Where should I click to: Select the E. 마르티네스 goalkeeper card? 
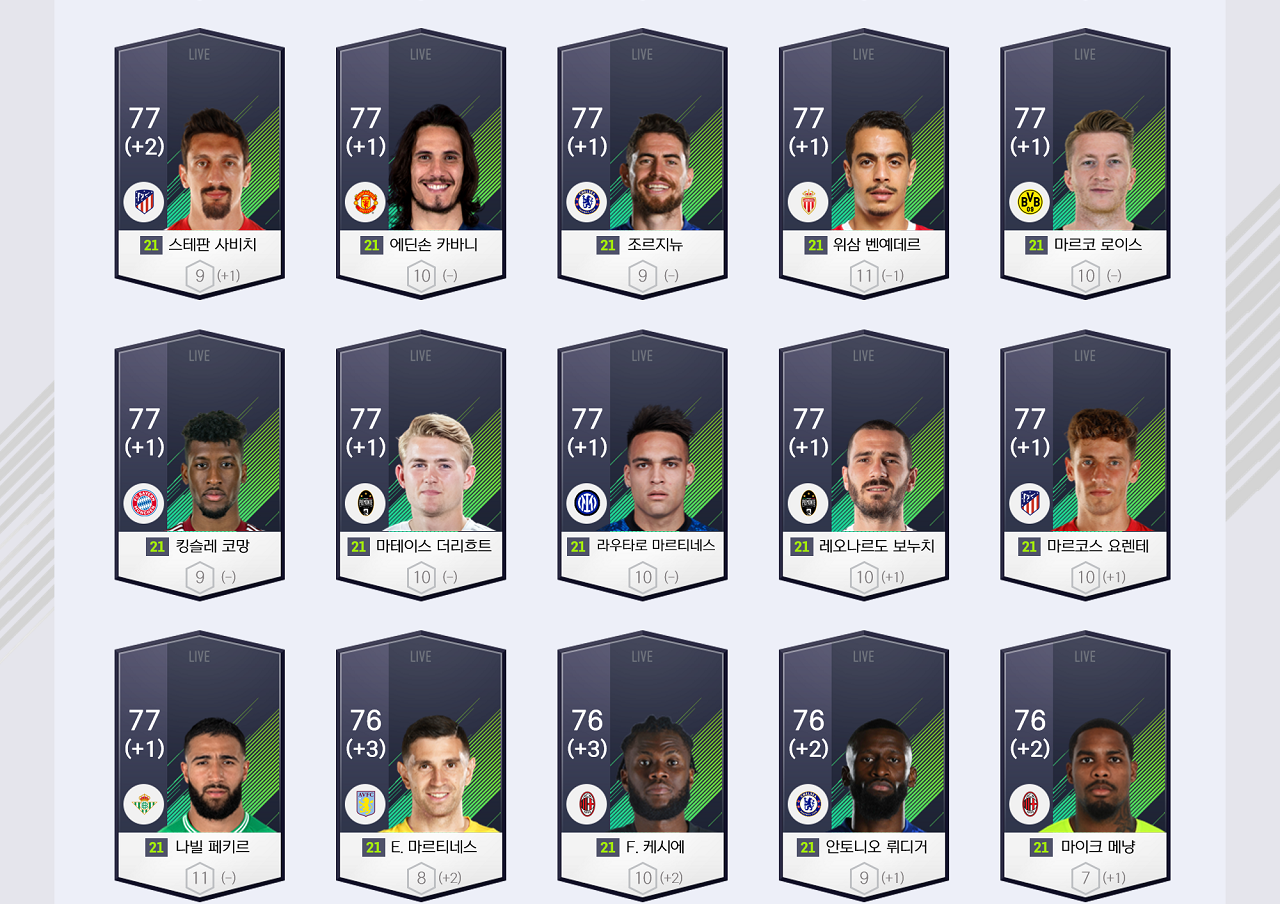pyautogui.click(x=421, y=767)
